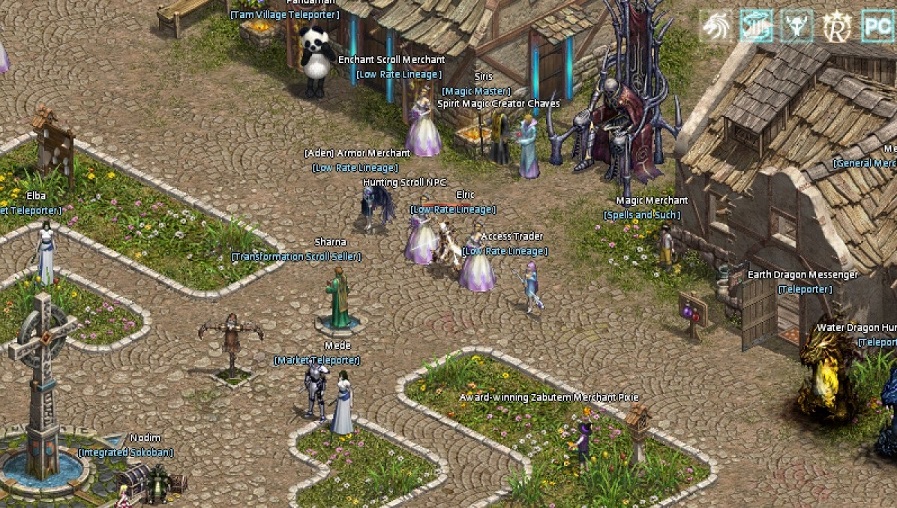Open the starred R emblem icon
The width and height of the screenshot is (897, 508).
pyautogui.click(x=837, y=24)
